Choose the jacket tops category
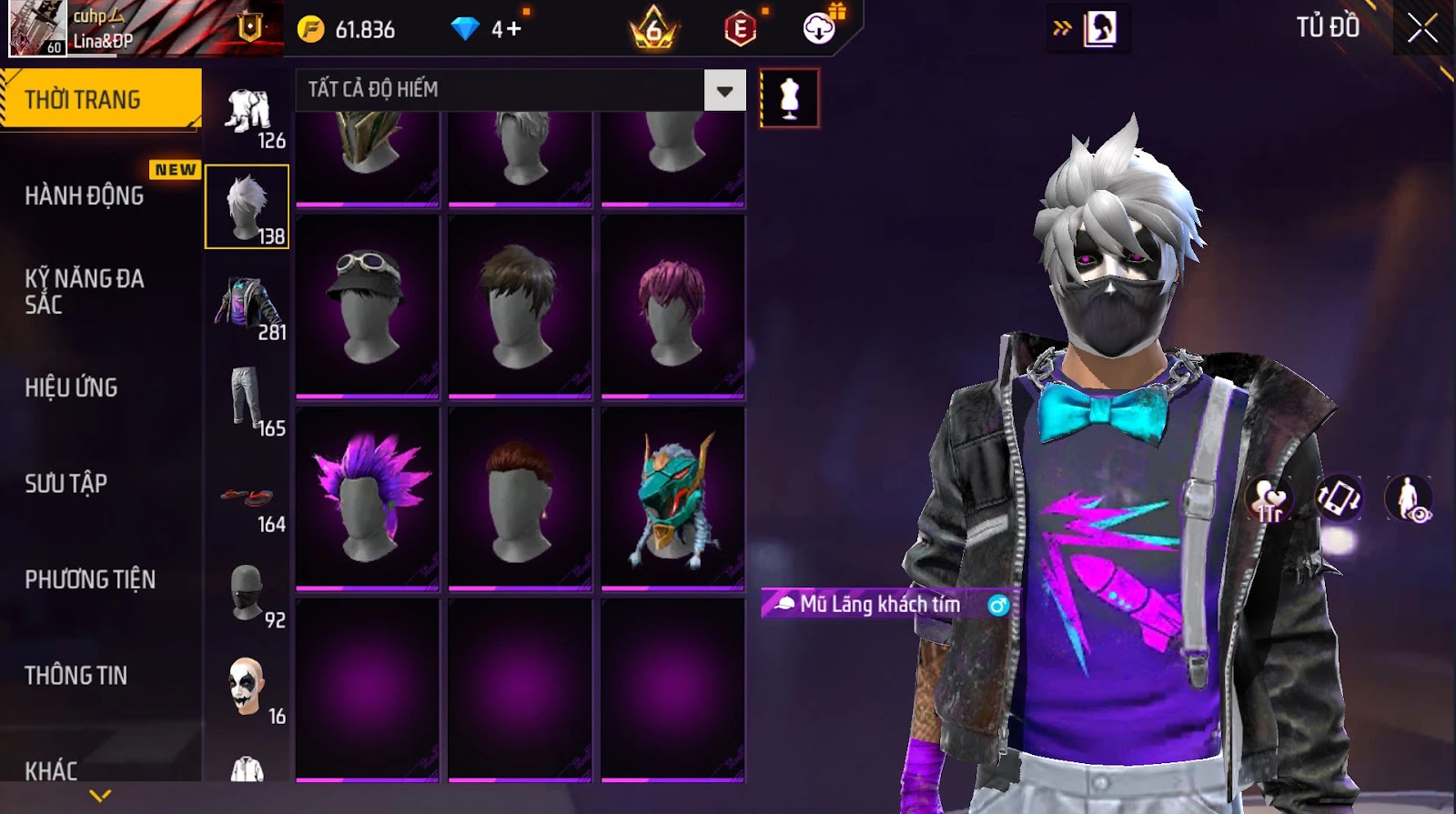The image size is (1456, 814). [x=248, y=305]
